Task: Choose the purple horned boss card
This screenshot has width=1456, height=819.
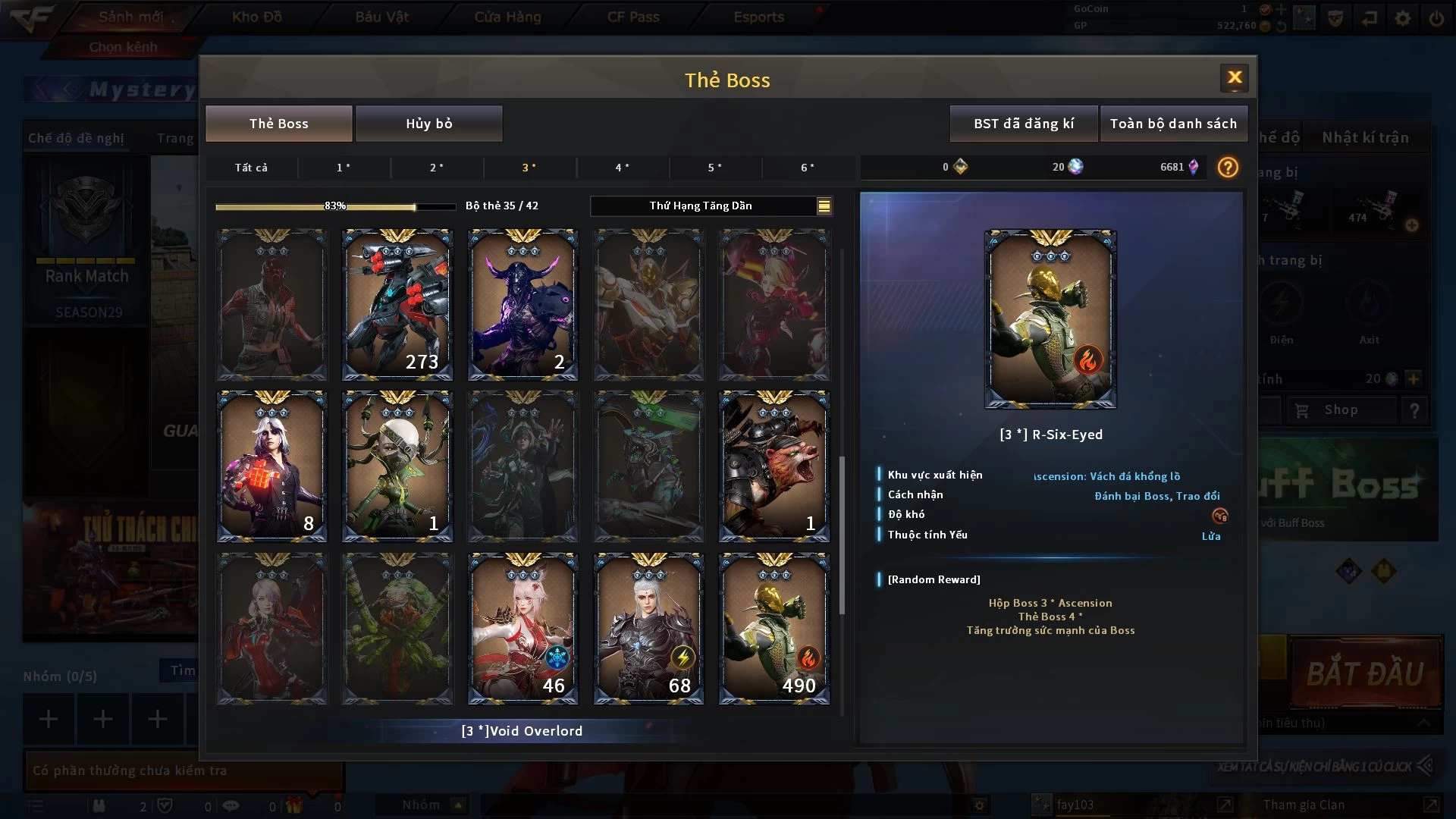Action: (x=522, y=304)
